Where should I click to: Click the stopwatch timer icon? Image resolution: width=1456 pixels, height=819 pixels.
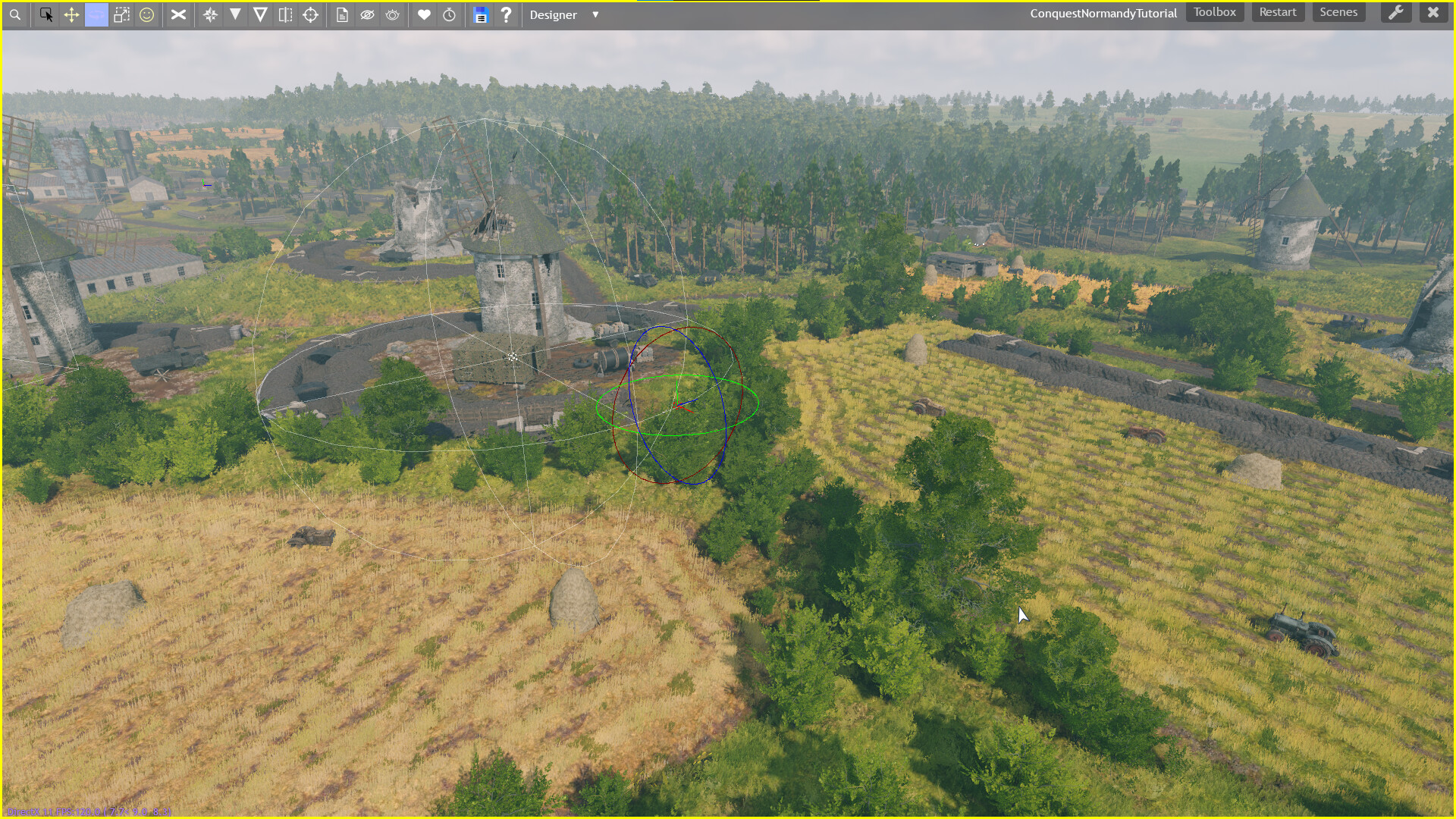pyautogui.click(x=450, y=14)
